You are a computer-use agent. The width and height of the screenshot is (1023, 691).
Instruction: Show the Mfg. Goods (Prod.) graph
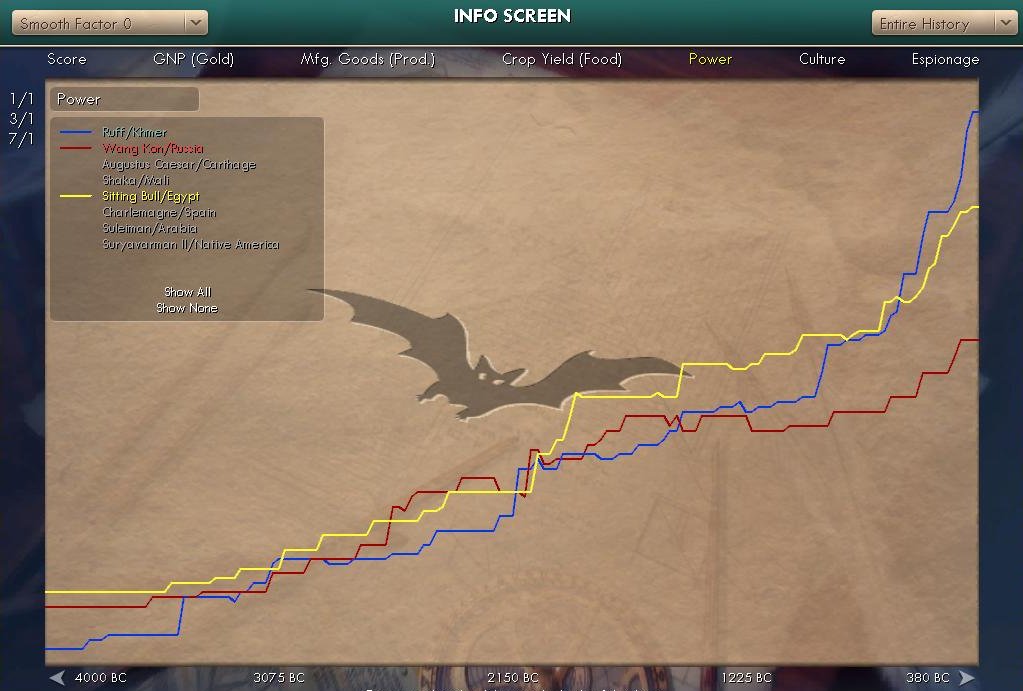368,59
